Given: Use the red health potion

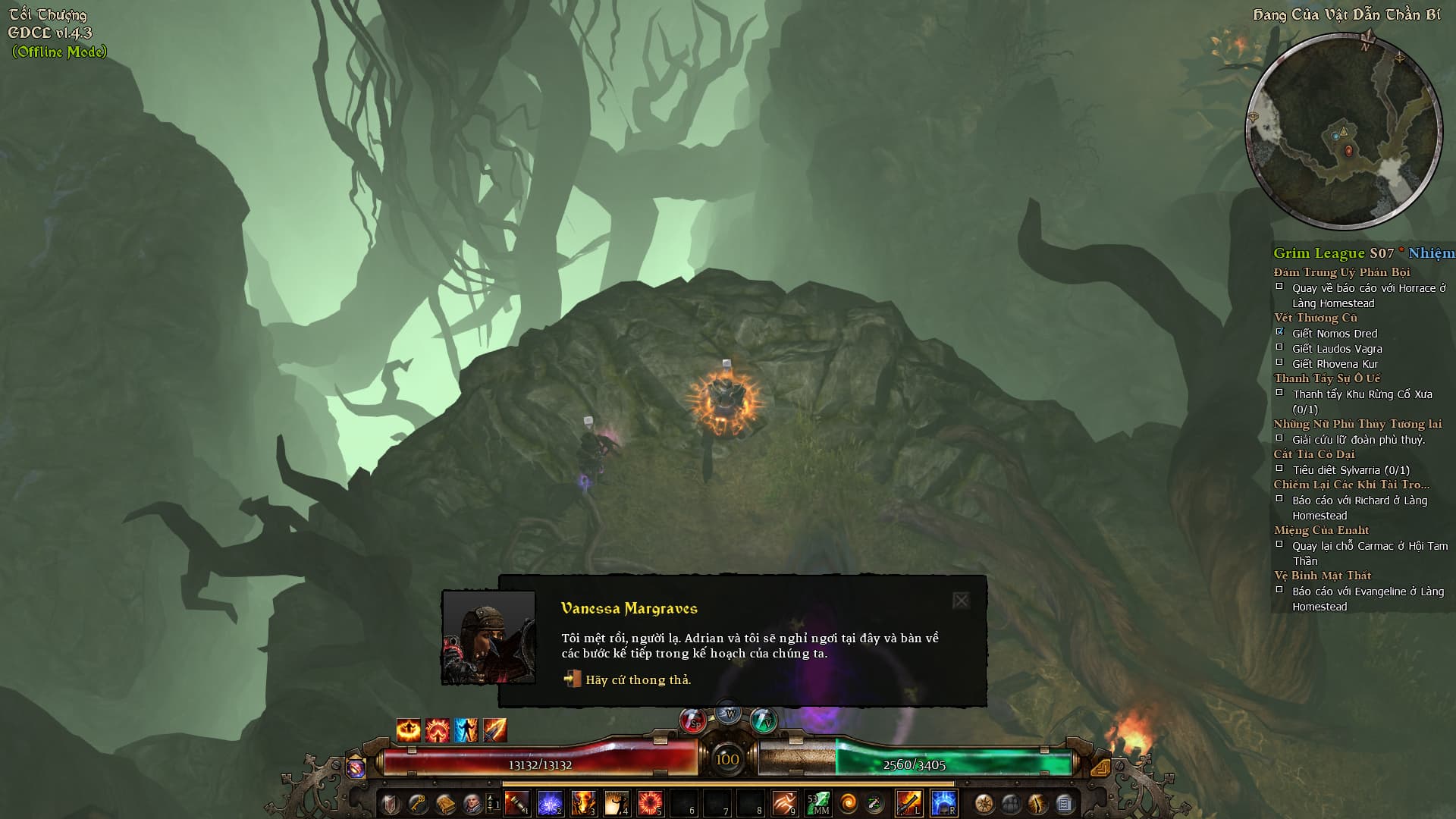Looking at the screenshot, I should 693,721.
